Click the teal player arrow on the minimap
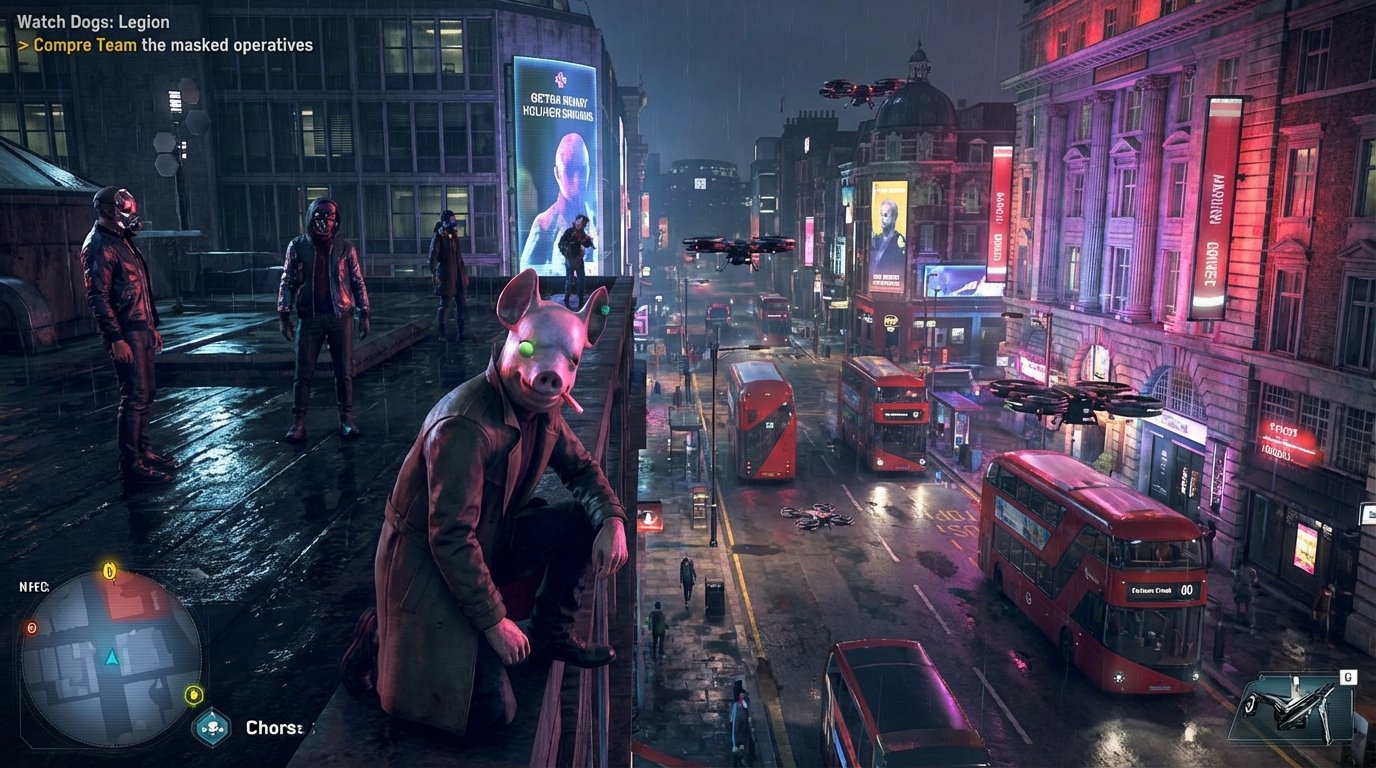 [x=111, y=659]
